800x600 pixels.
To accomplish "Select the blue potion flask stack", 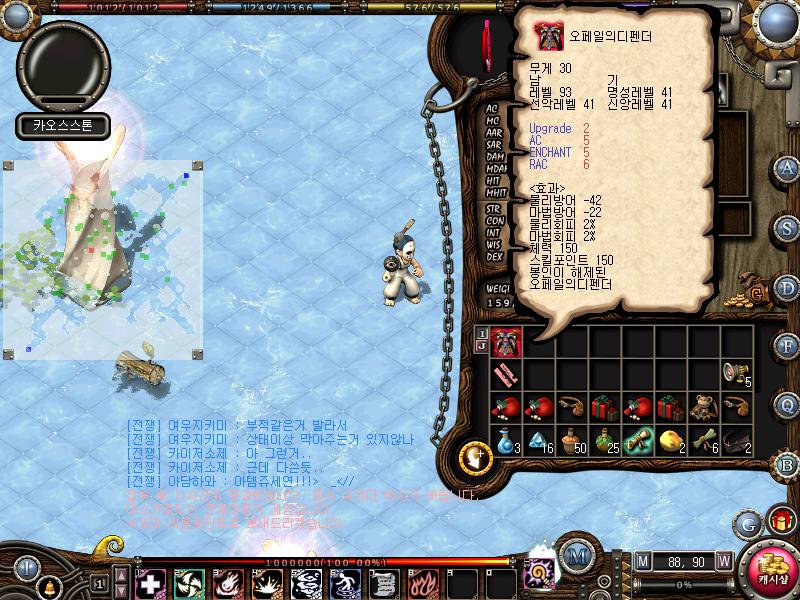I will (506, 439).
